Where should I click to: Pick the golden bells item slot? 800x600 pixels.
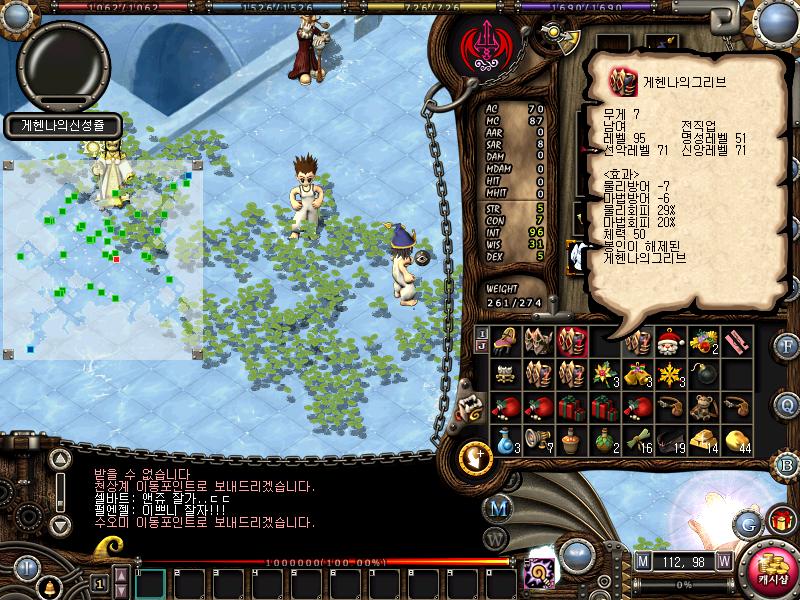coord(638,375)
